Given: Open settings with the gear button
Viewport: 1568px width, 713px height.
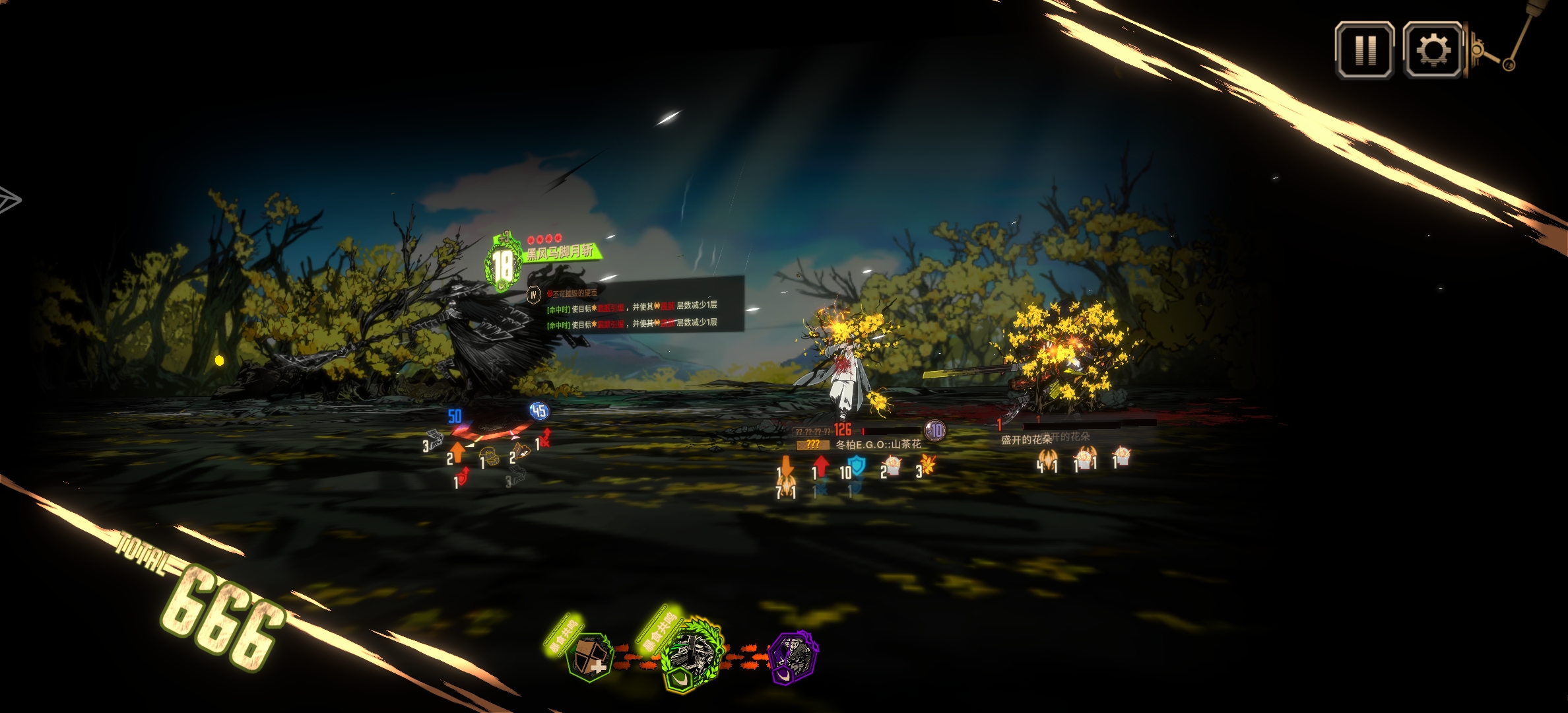Looking at the screenshot, I should coord(1432,50).
